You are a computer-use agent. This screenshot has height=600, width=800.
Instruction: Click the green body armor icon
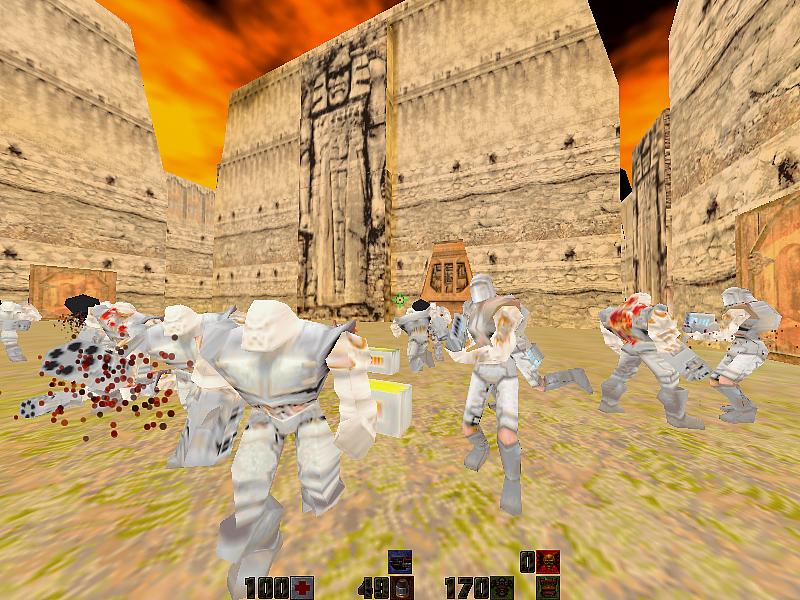pyautogui.click(x=502, y=587)
